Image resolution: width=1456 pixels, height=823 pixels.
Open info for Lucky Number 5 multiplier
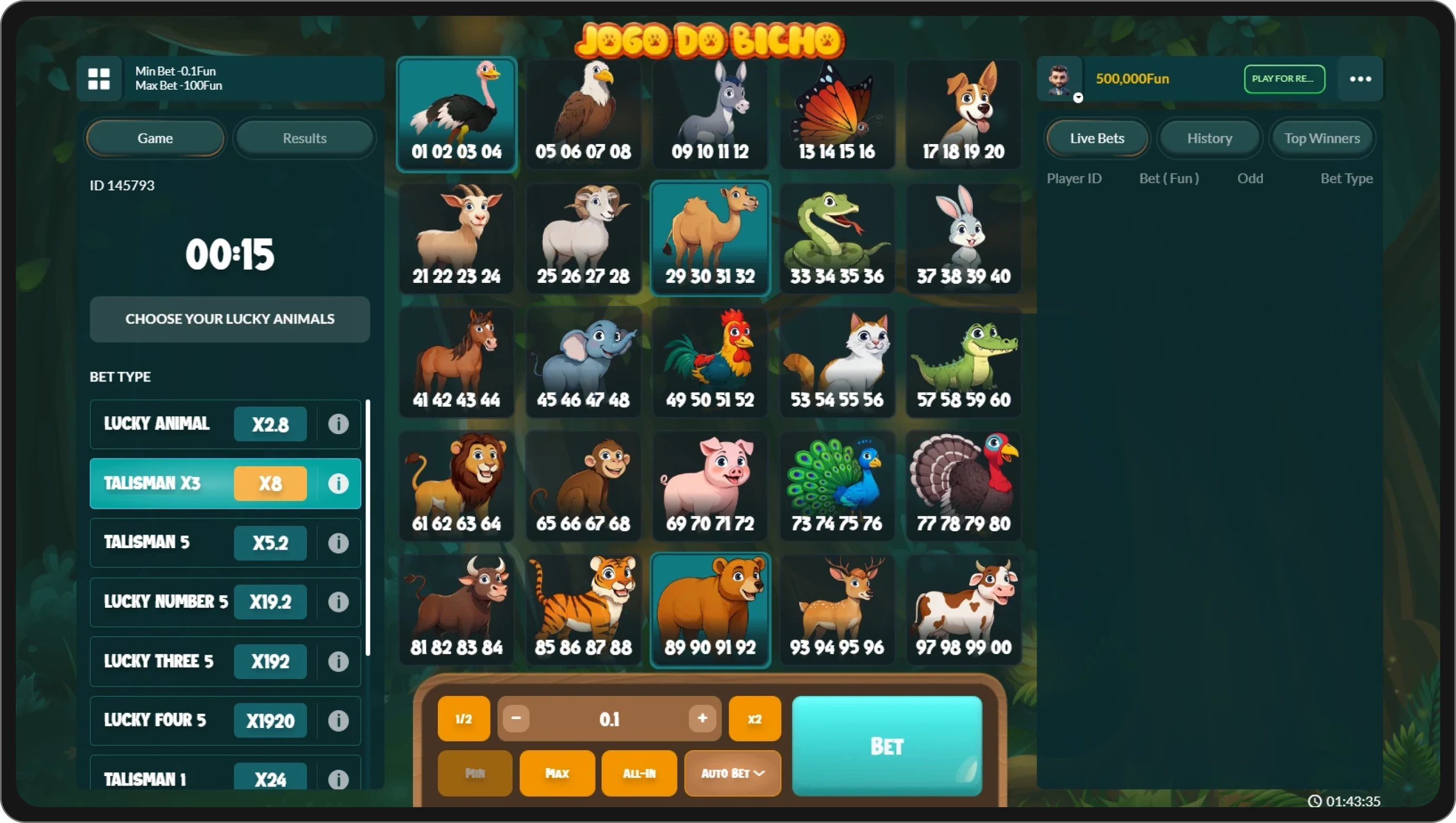coord(338,602)
